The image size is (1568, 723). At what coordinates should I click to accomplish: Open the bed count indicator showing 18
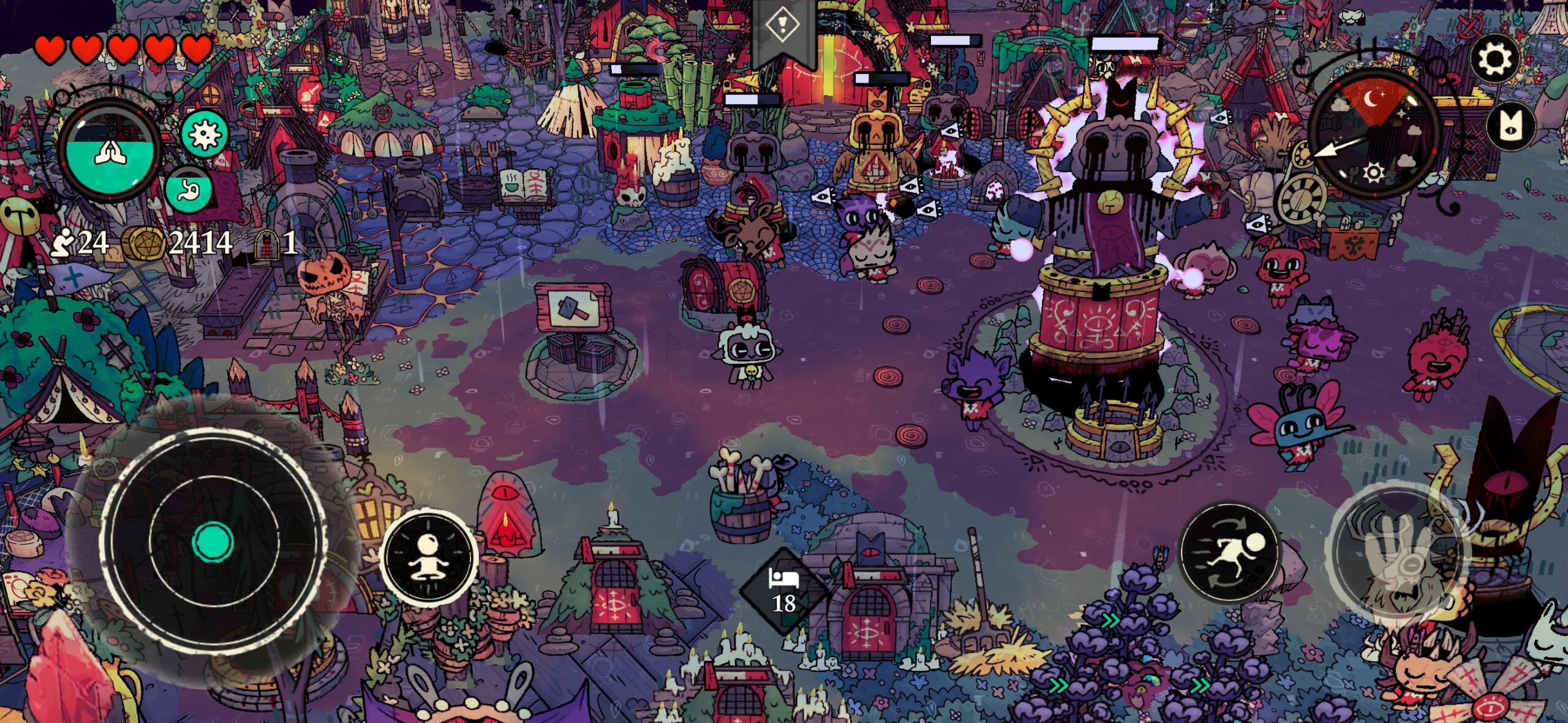pyautogui.click(x=784, y=591)
